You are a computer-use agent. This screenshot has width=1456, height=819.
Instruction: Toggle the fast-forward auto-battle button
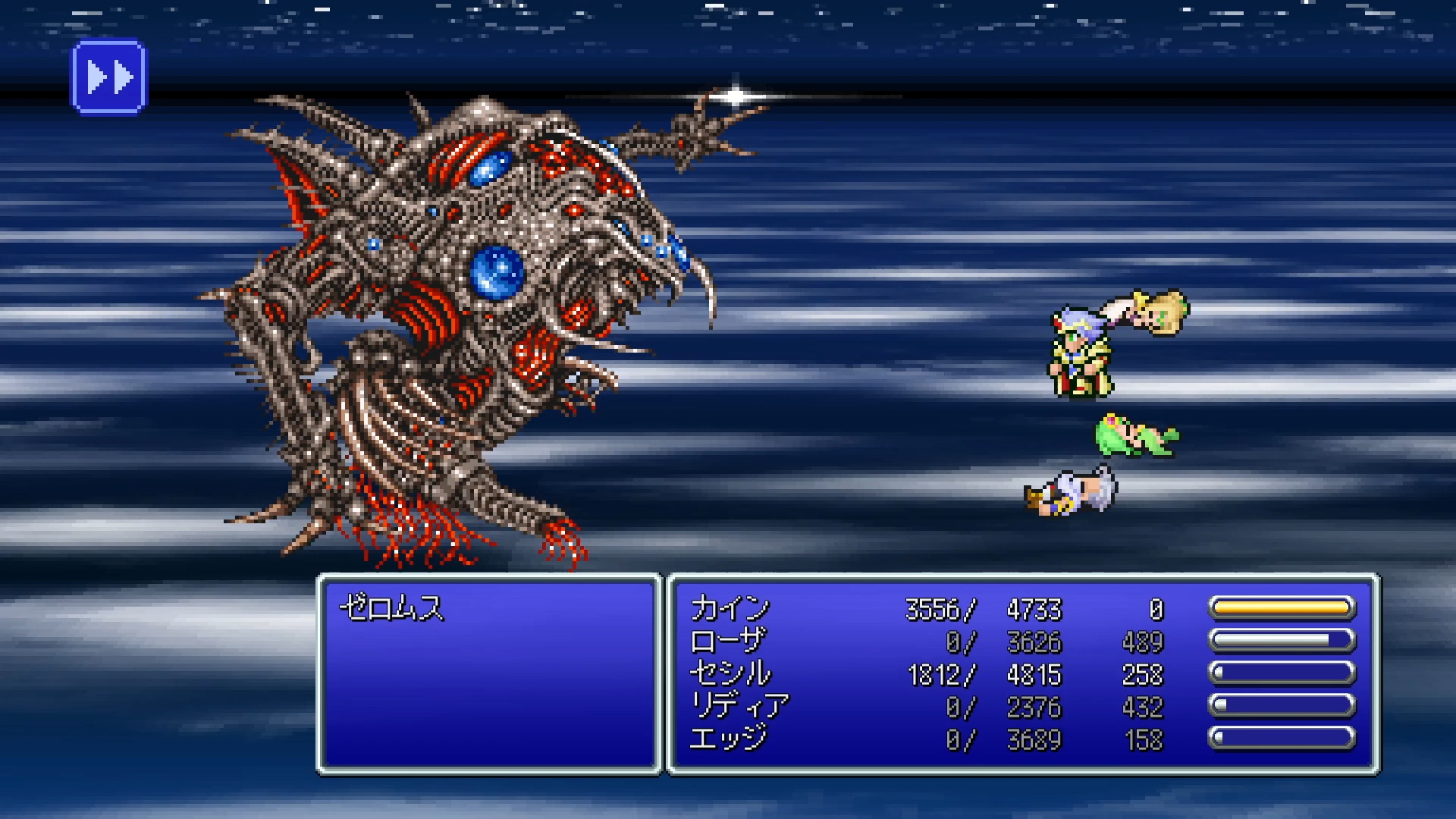(x=109, y=77)
